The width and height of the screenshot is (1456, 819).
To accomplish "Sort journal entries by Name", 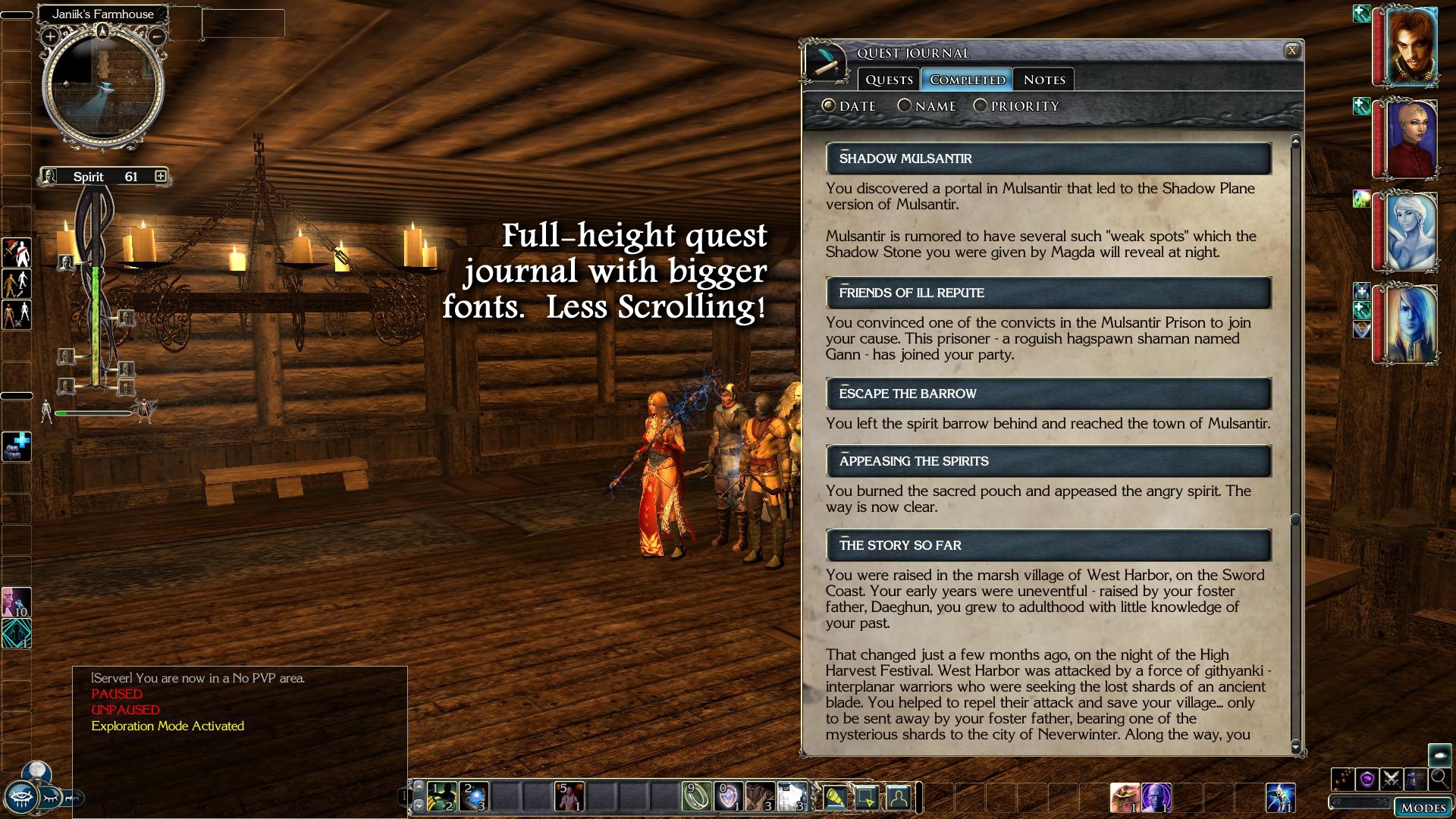I will pos(905,106).
